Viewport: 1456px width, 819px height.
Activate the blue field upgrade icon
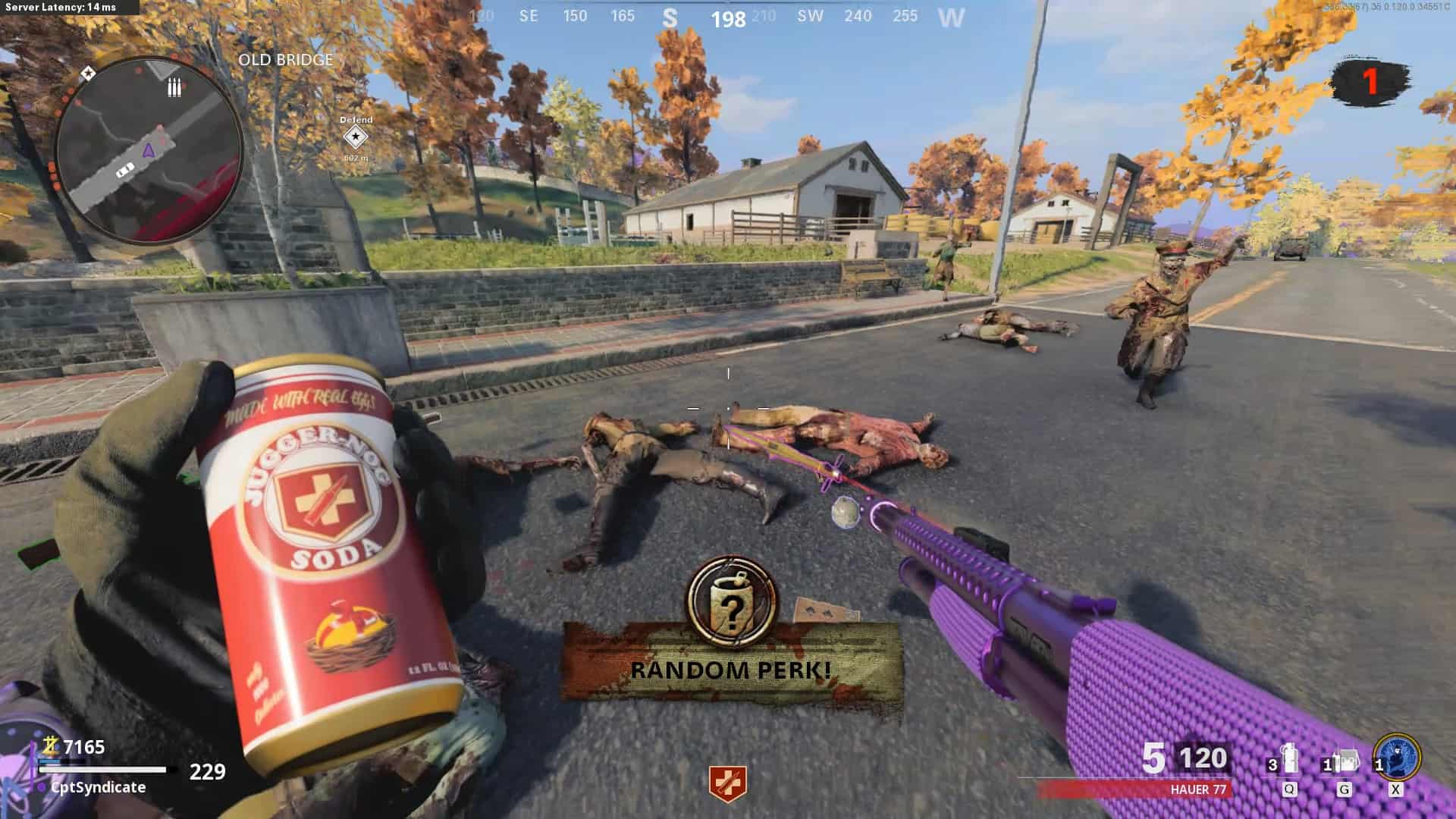pos(1397,758)
